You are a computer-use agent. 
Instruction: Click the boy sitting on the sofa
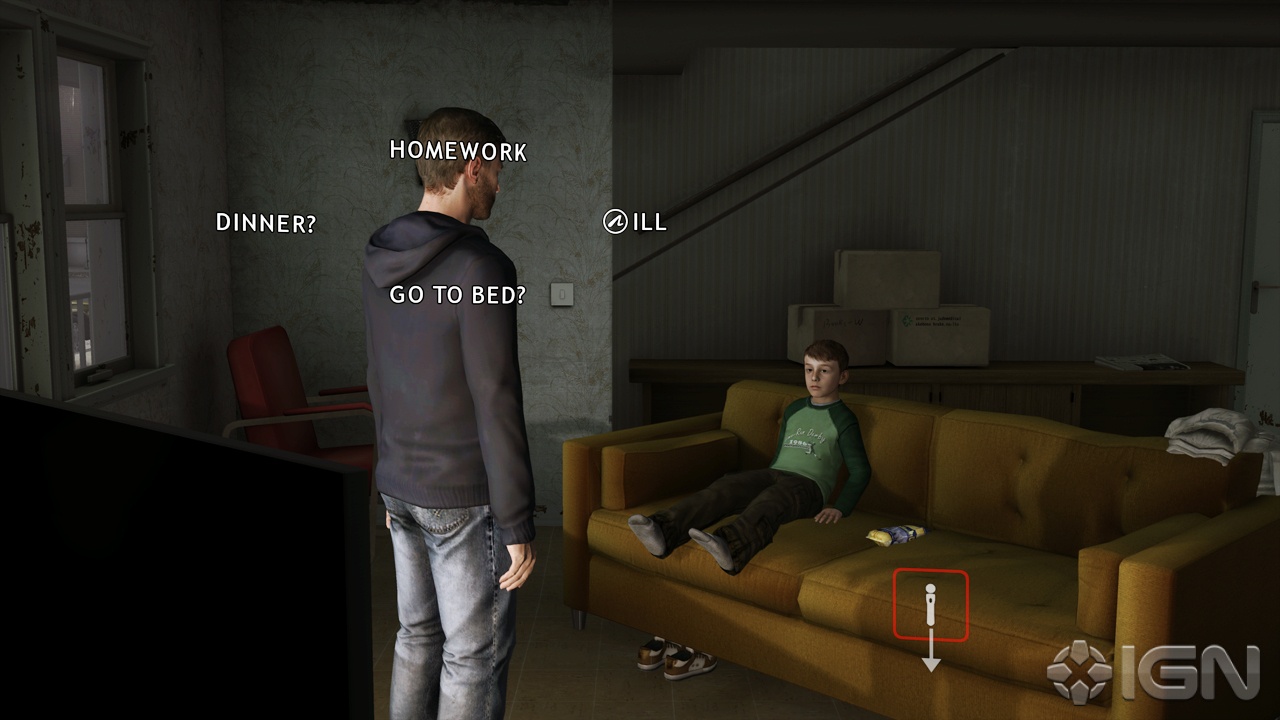810,440
